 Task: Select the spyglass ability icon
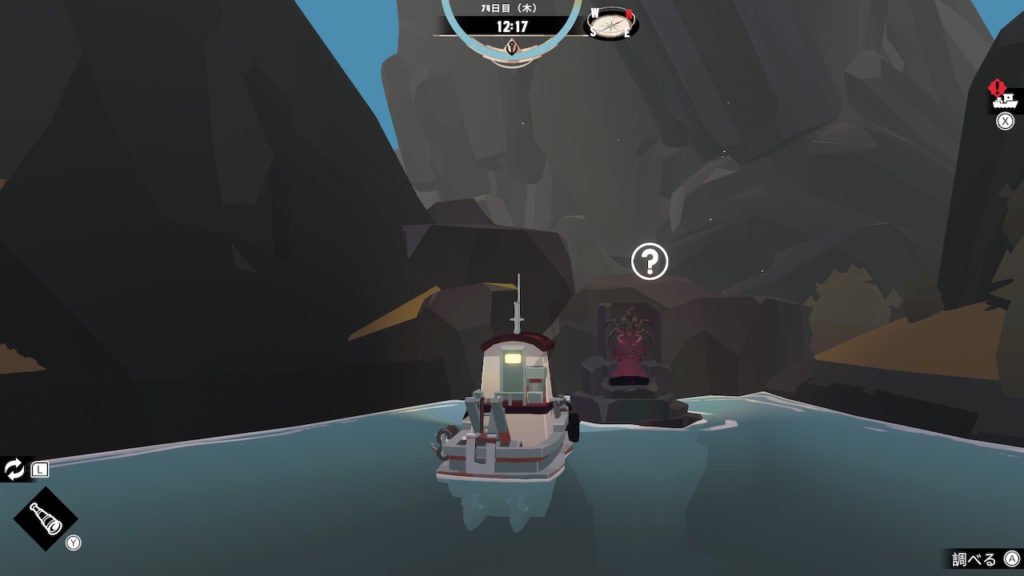pyautogui.click(x=45, y=519)
